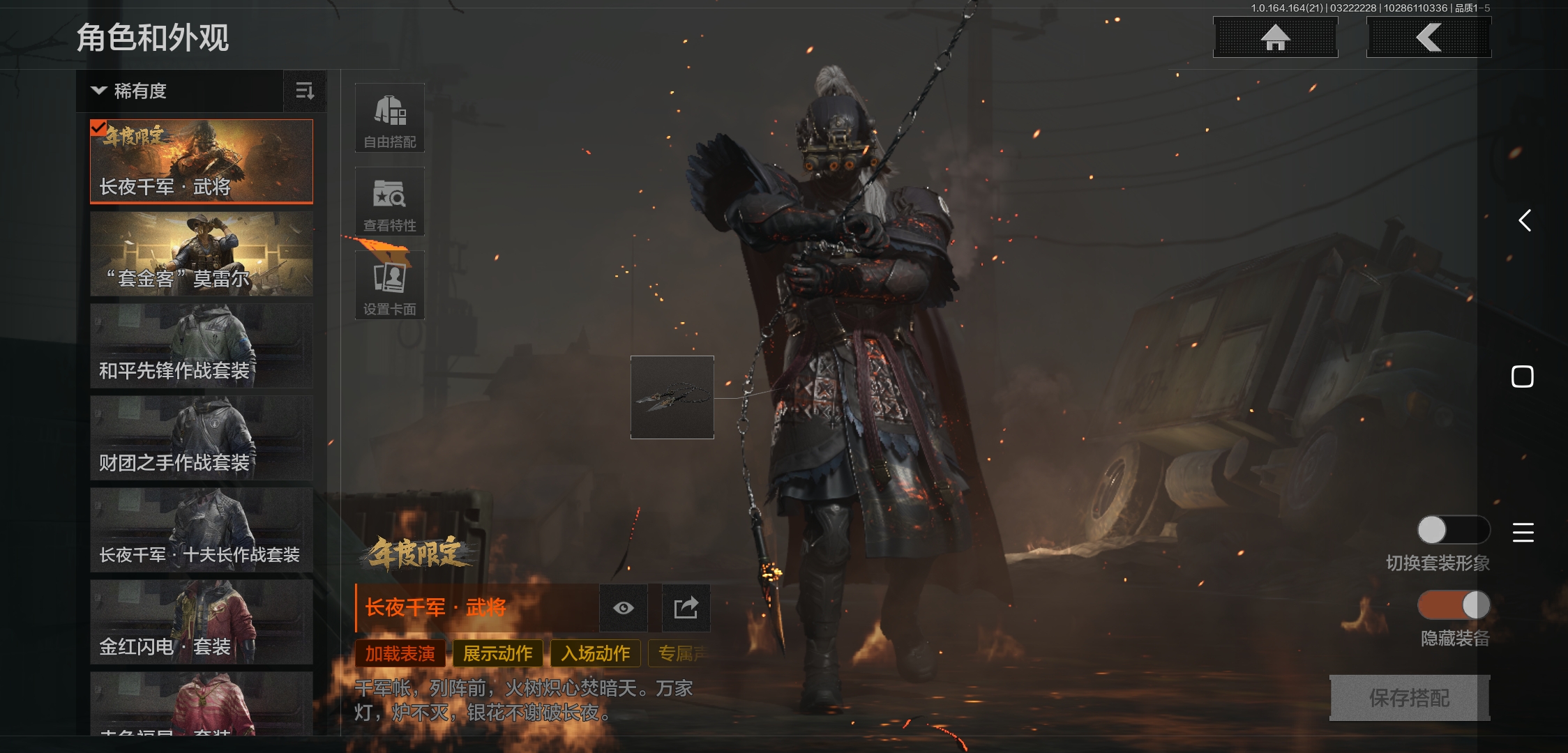
Task: Open 设置卡面 card settings
Action: 390,285
